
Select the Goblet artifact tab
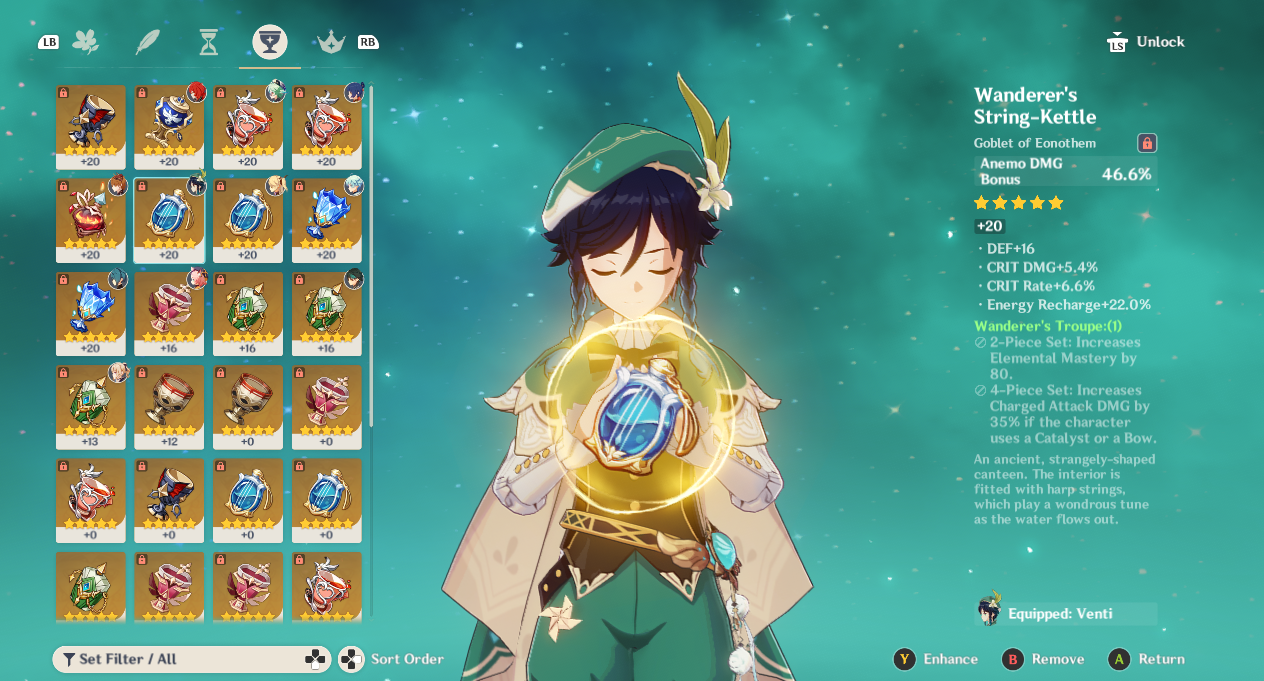pos(269,42)
